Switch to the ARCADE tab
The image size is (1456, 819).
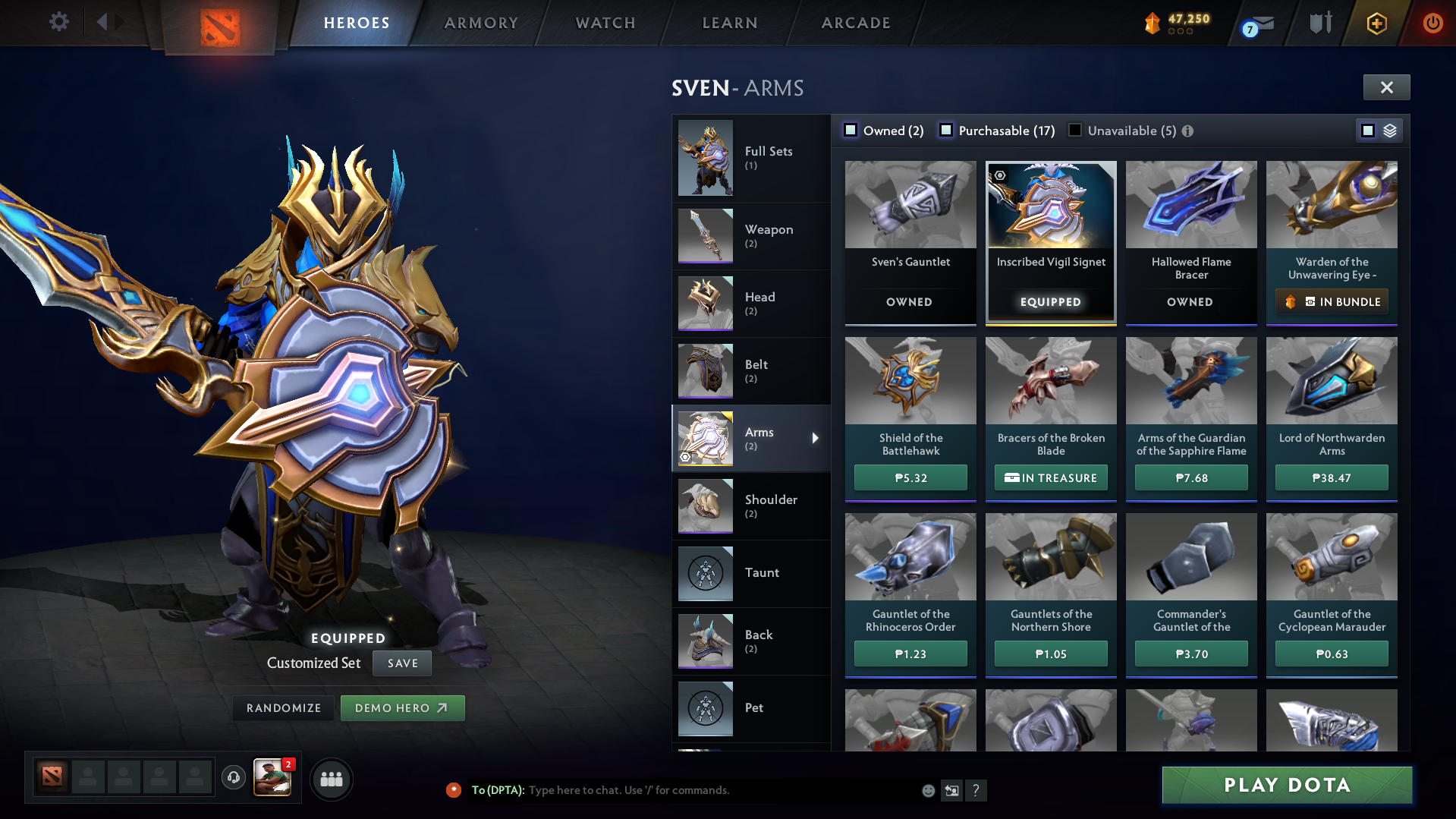point(855,23)
